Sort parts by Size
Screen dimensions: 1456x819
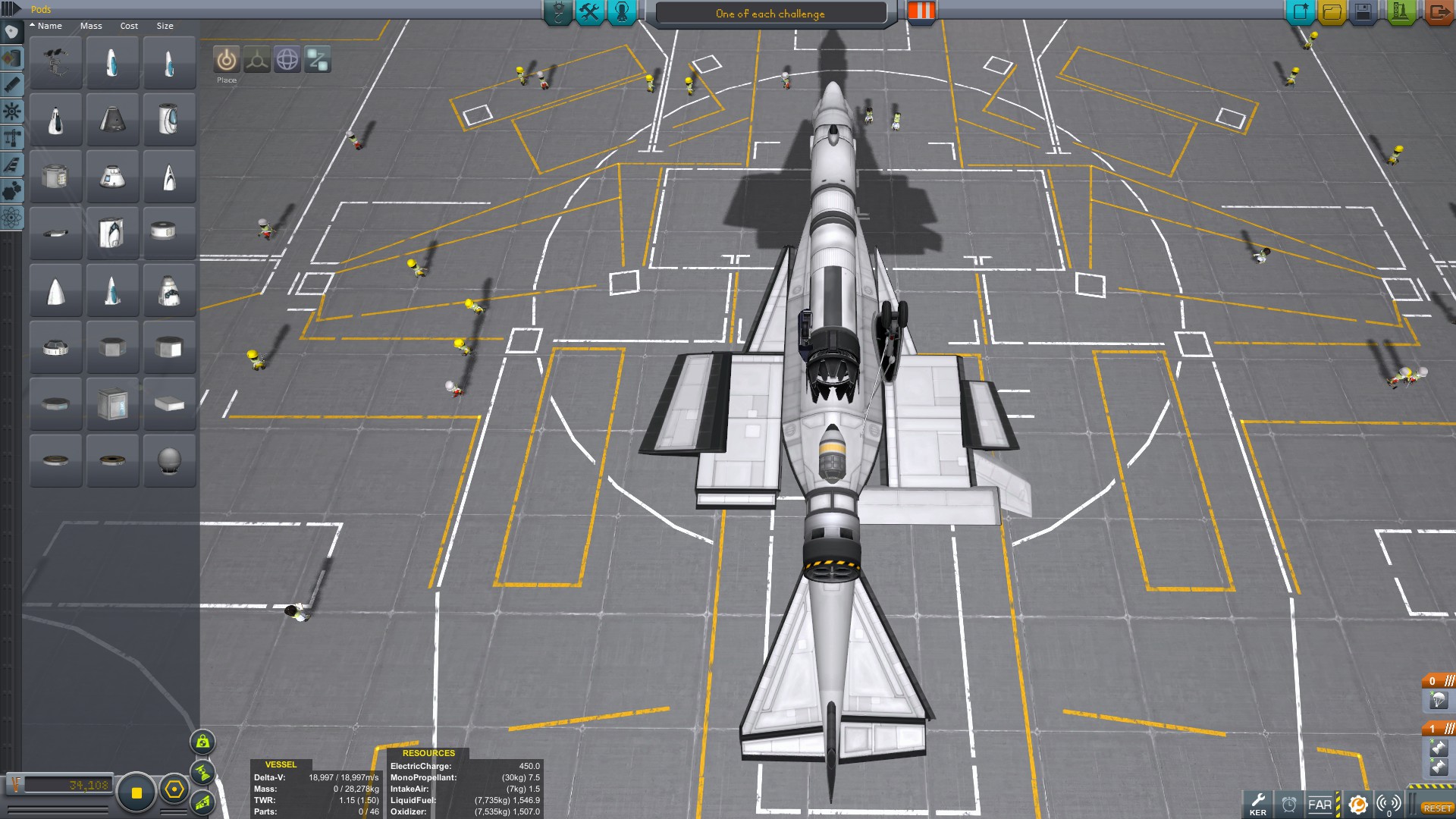tap(165, 26)
